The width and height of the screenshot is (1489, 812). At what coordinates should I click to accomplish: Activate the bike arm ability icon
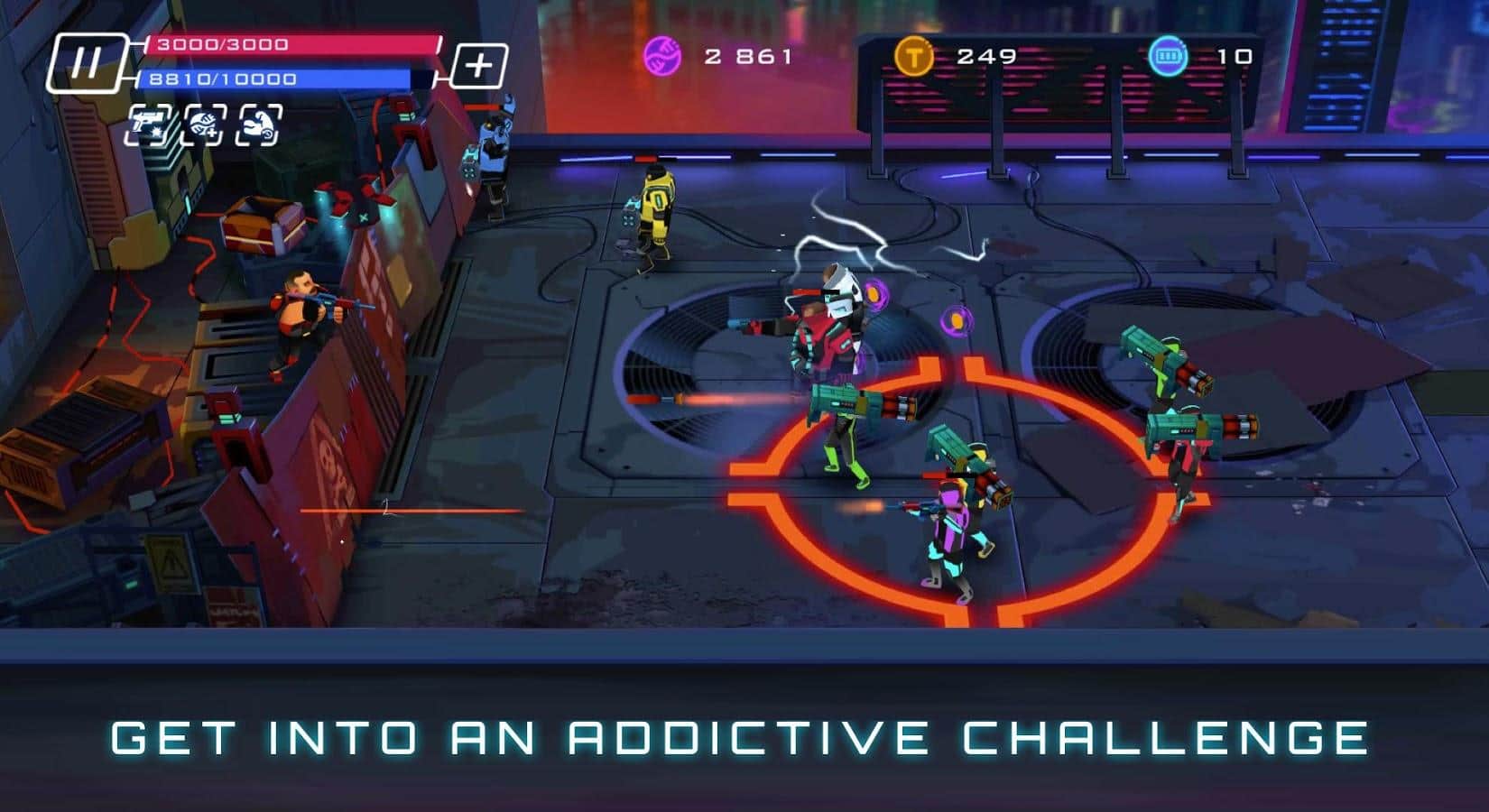pos(258,126)
